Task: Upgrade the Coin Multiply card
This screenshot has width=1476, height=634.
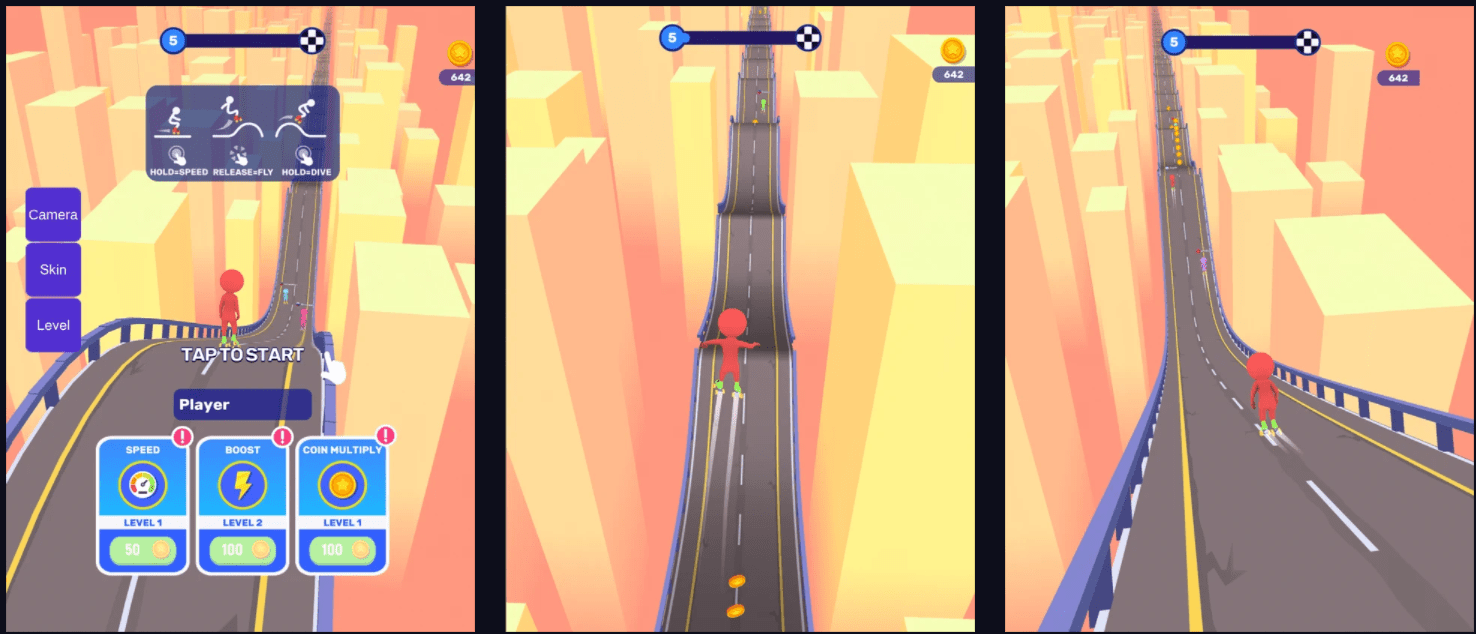Action: [342, 549]
